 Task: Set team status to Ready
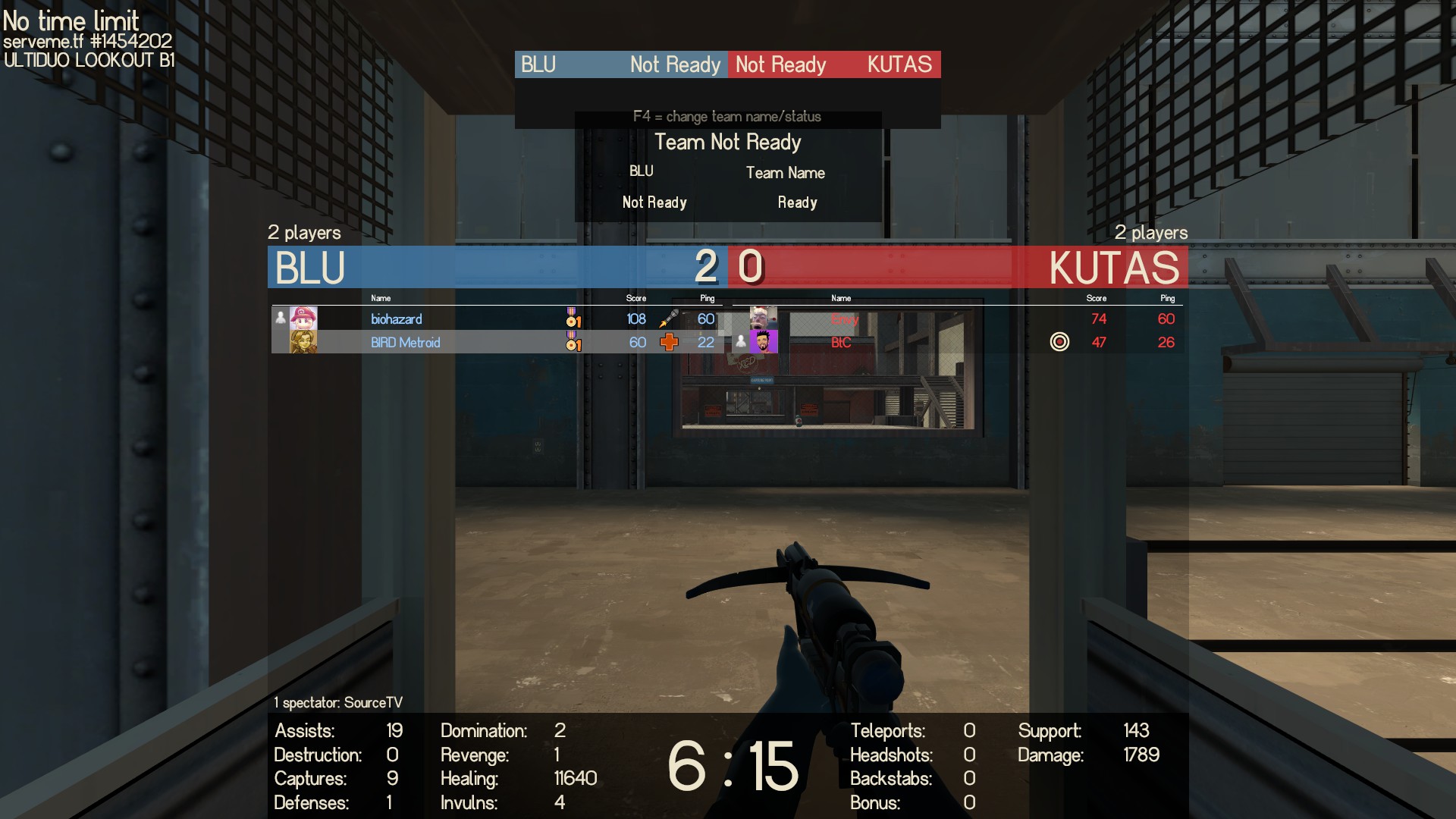click(797, 202)
